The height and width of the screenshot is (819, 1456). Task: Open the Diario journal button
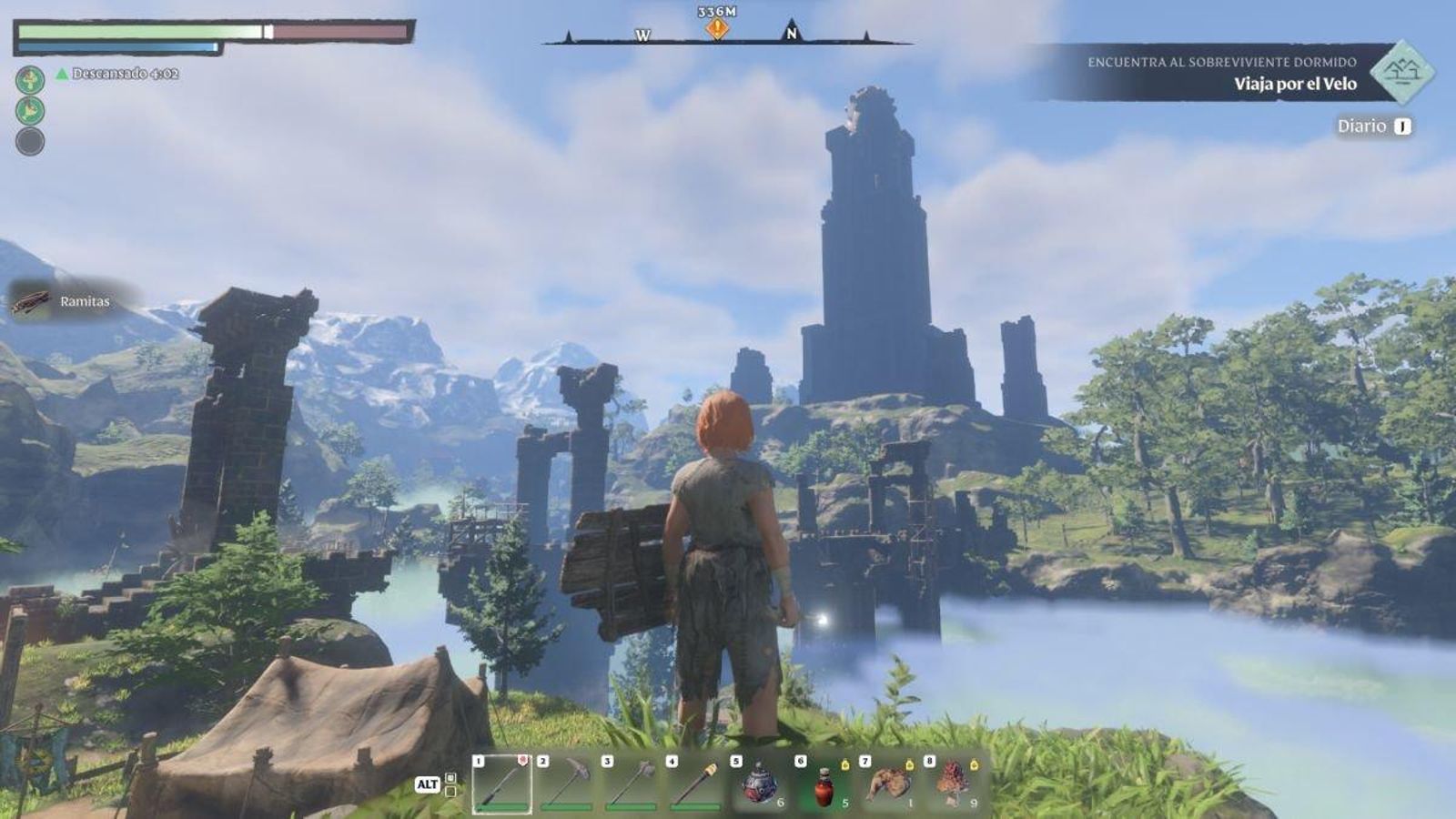1373,126
